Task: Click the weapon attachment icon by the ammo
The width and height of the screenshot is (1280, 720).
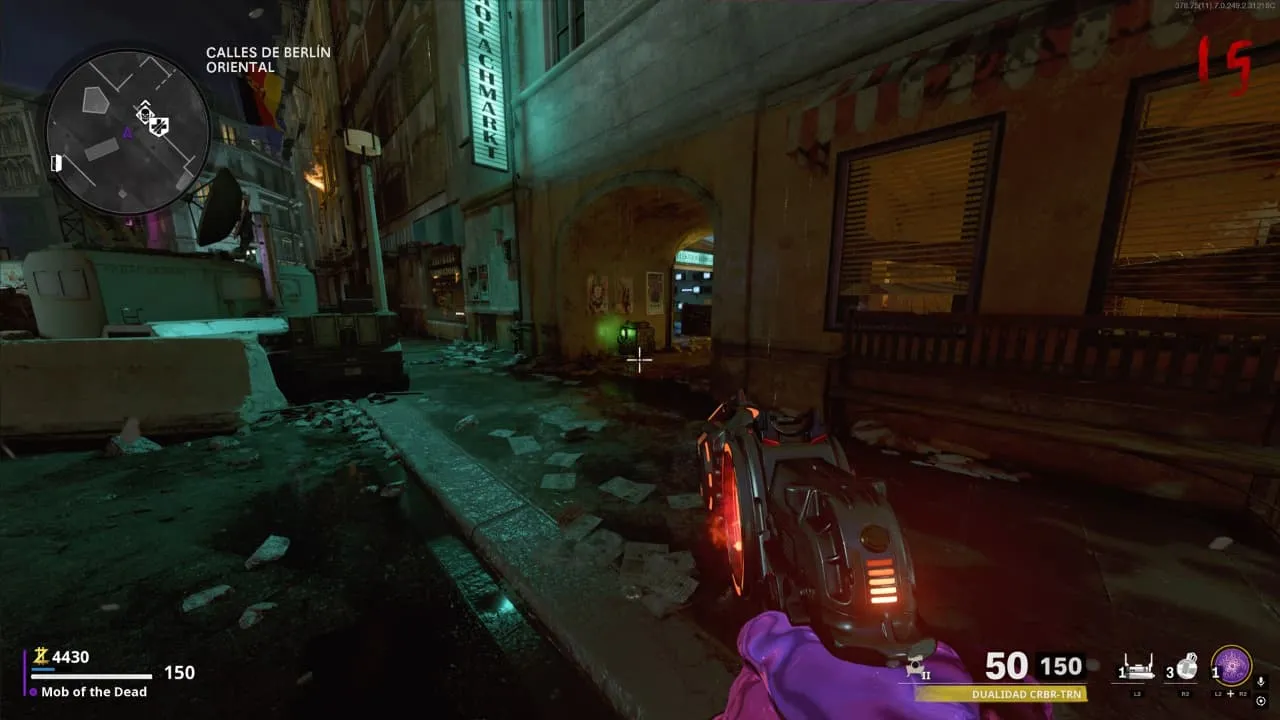Action: pos(915,668)
